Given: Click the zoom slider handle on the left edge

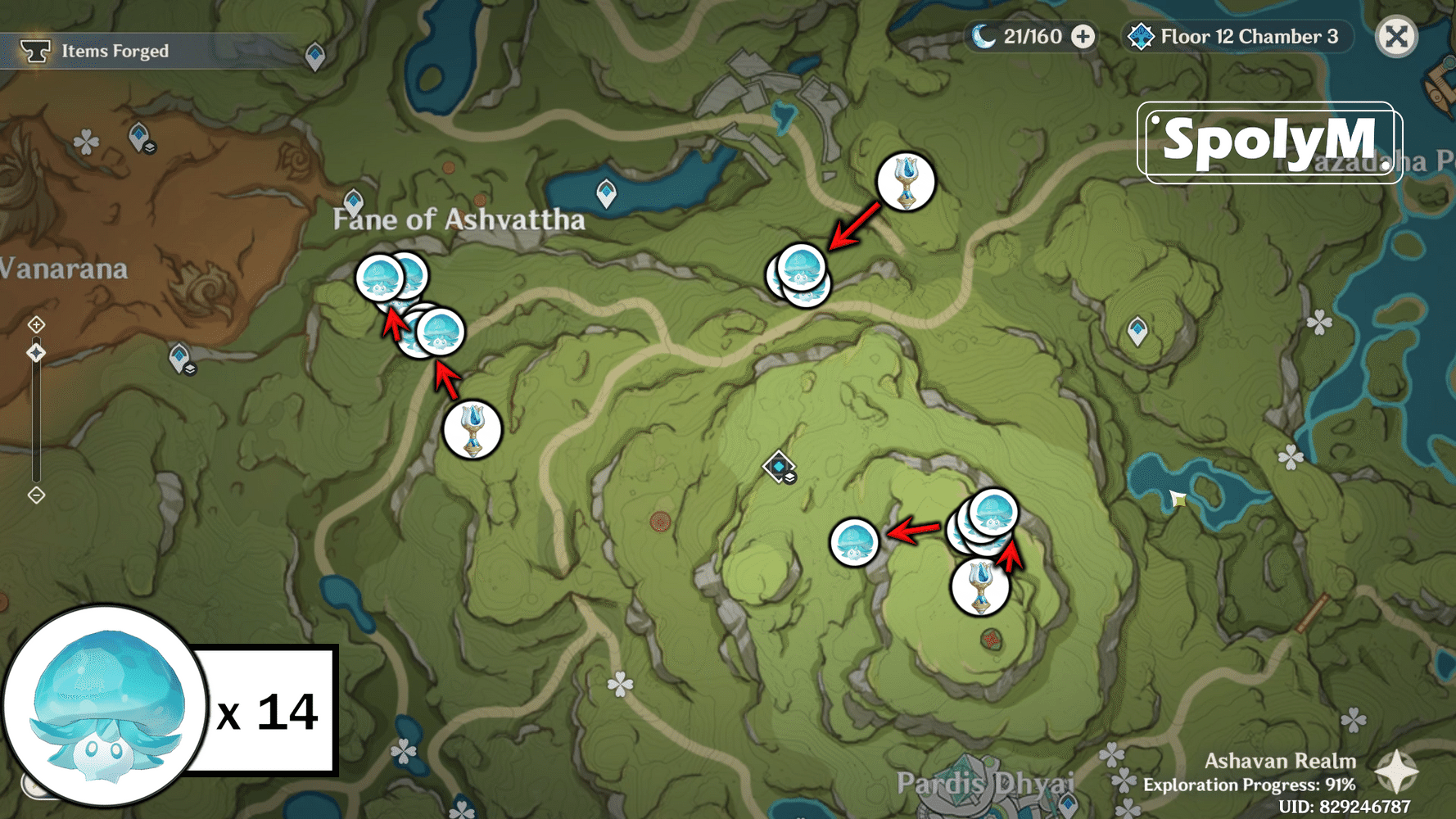Looking at the screenshot, I should 36,353.
